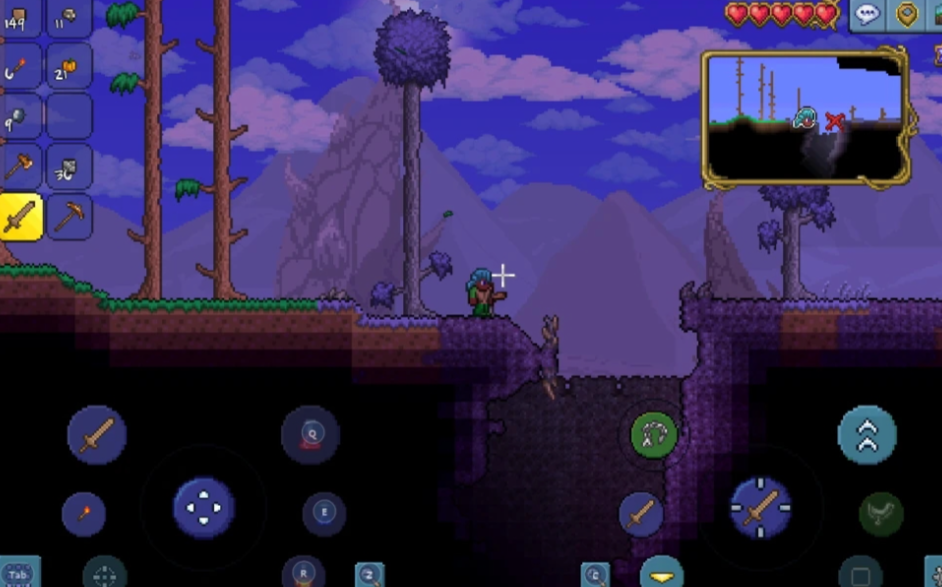Pick the bomb item slot

[x=20, y=116]
